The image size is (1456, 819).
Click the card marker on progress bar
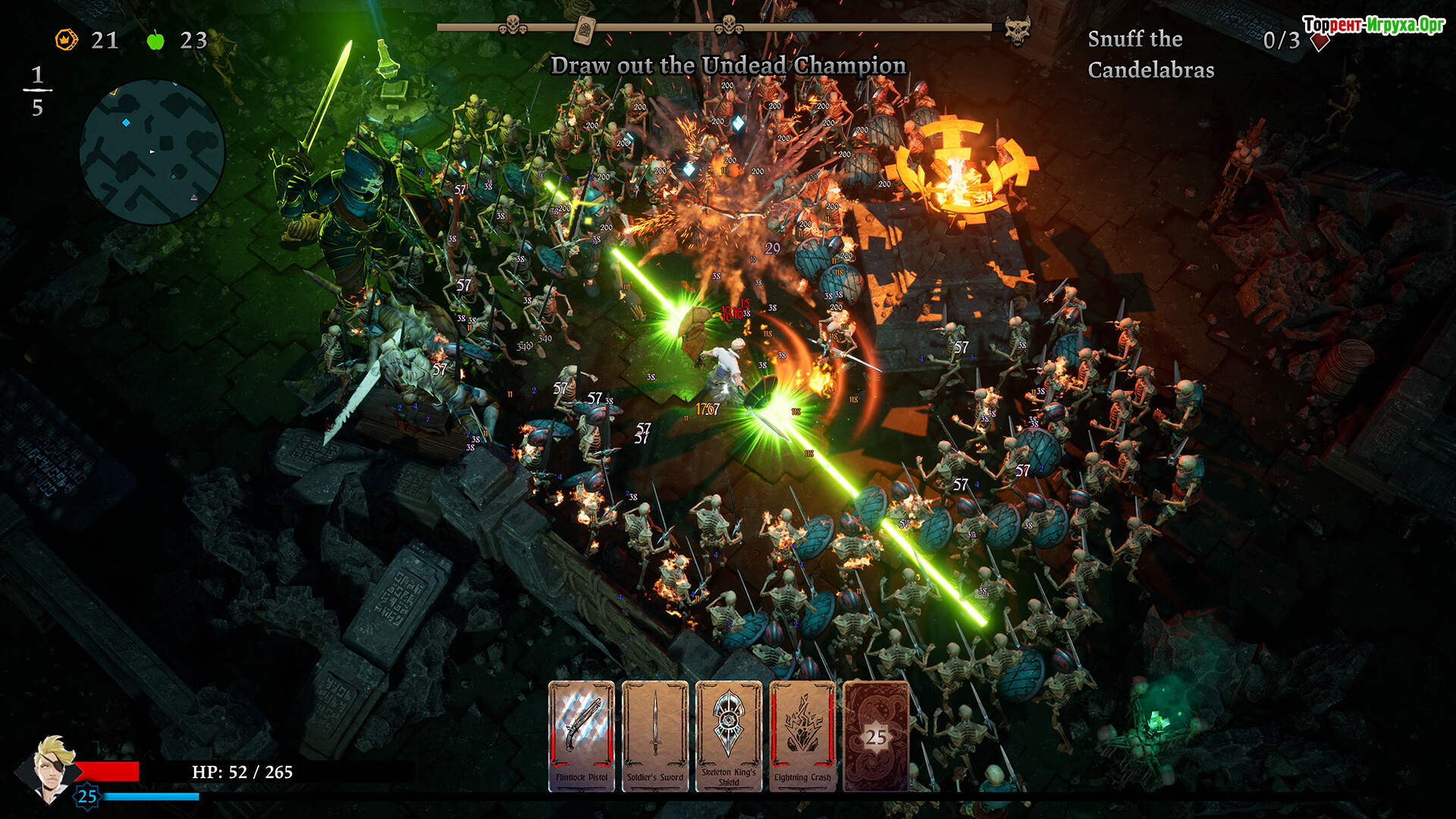(584, 30)
